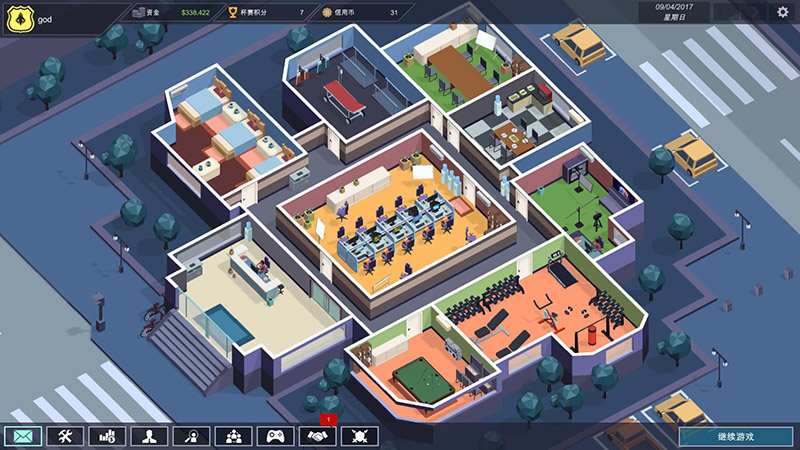
Task: Click the club badge labeled god
Action: point(20,17)
